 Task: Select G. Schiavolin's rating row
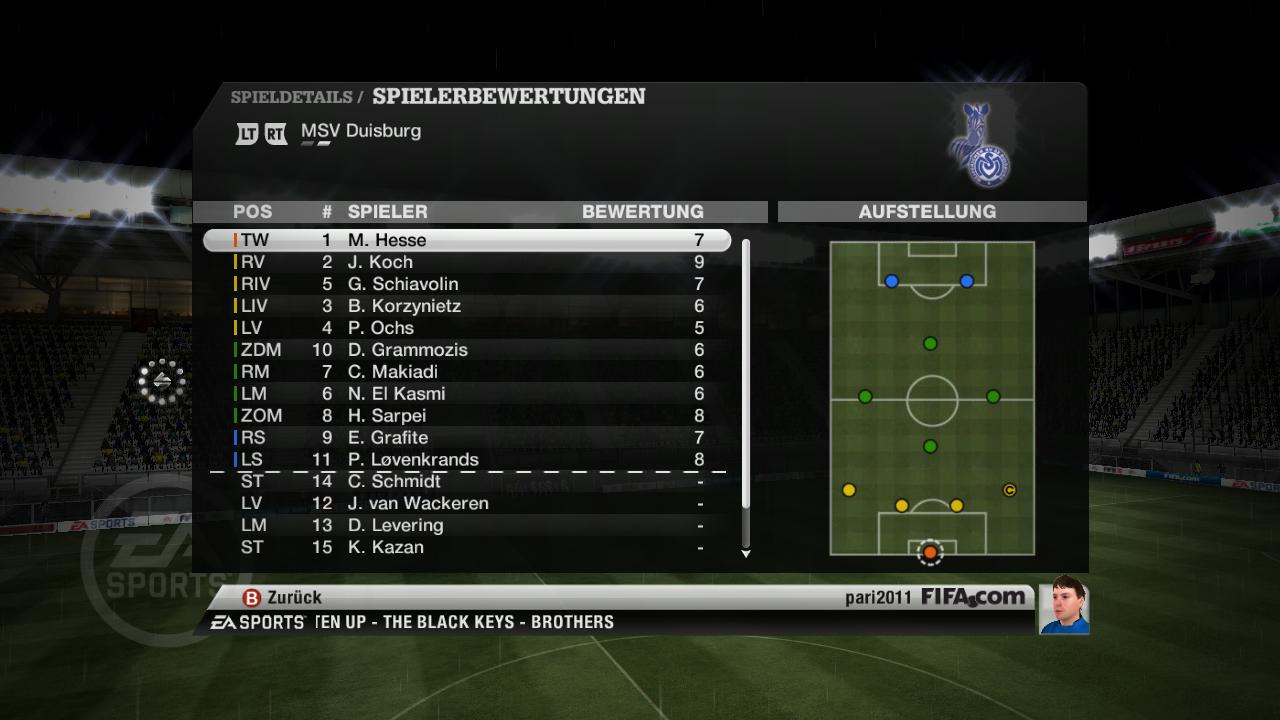coord(466,284)
